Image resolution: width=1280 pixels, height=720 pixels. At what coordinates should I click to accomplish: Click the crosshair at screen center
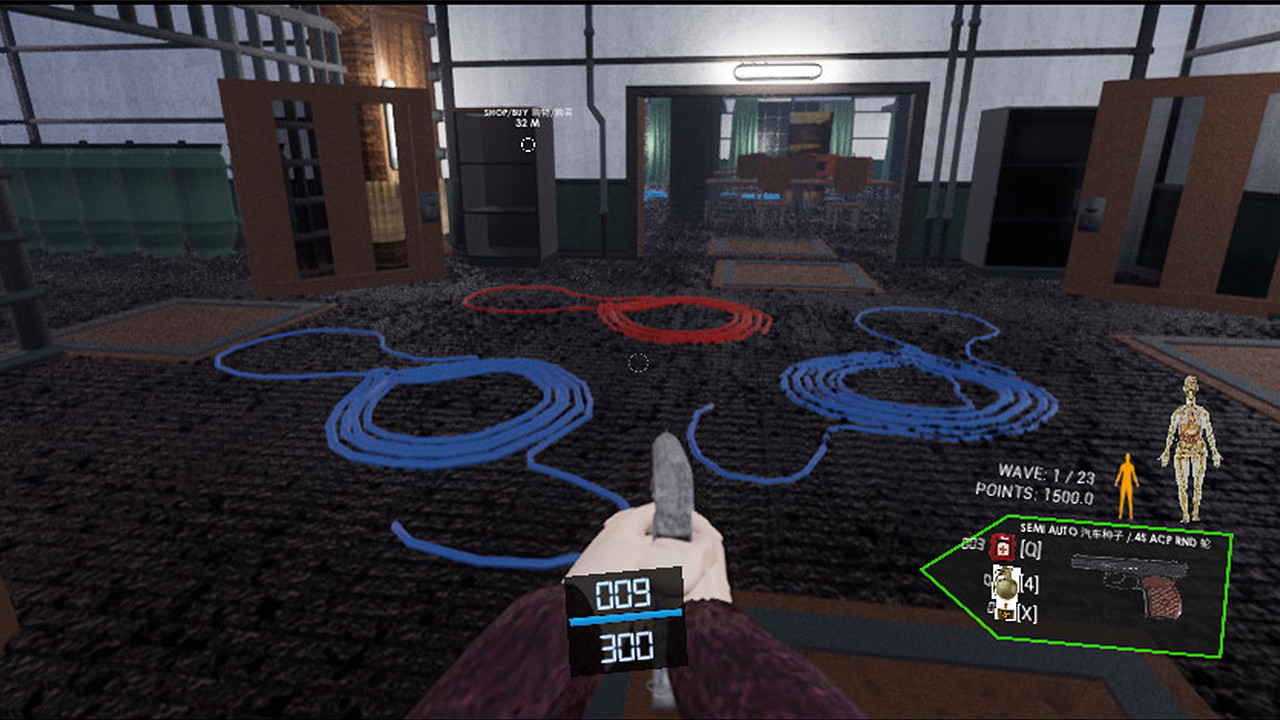point(637,363)
